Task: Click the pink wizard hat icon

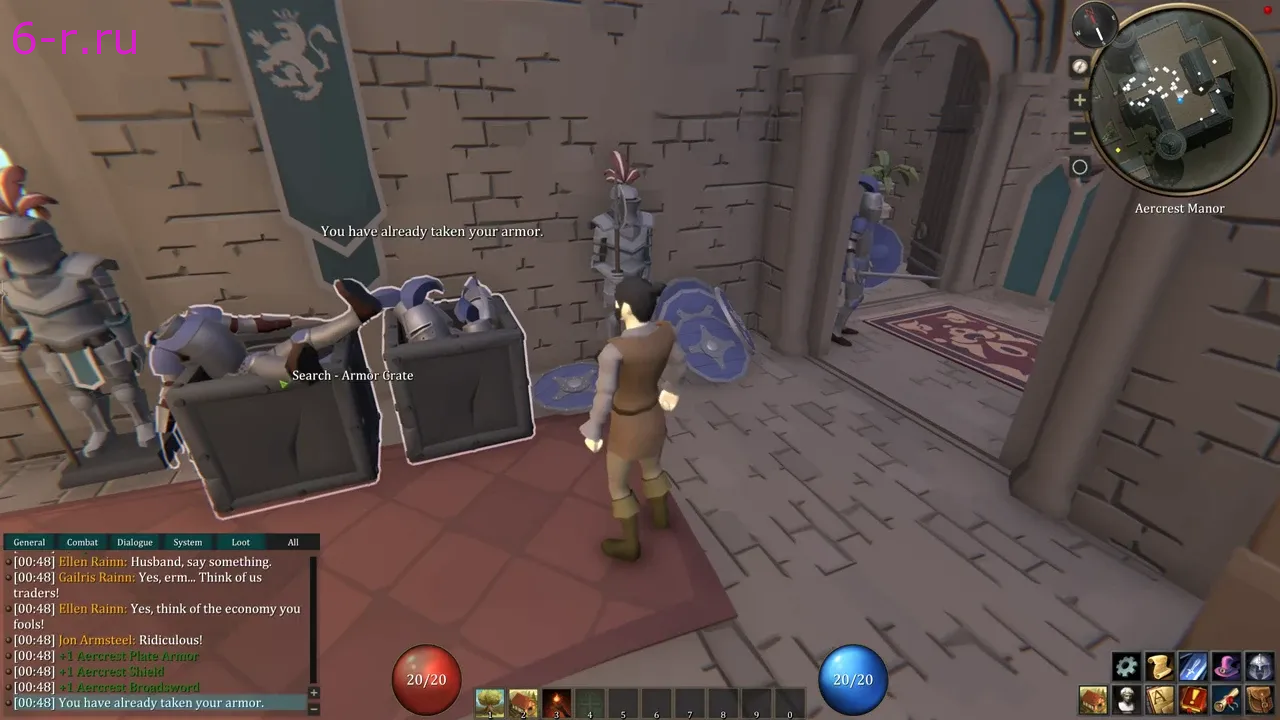Action: tap(1227, 667)
